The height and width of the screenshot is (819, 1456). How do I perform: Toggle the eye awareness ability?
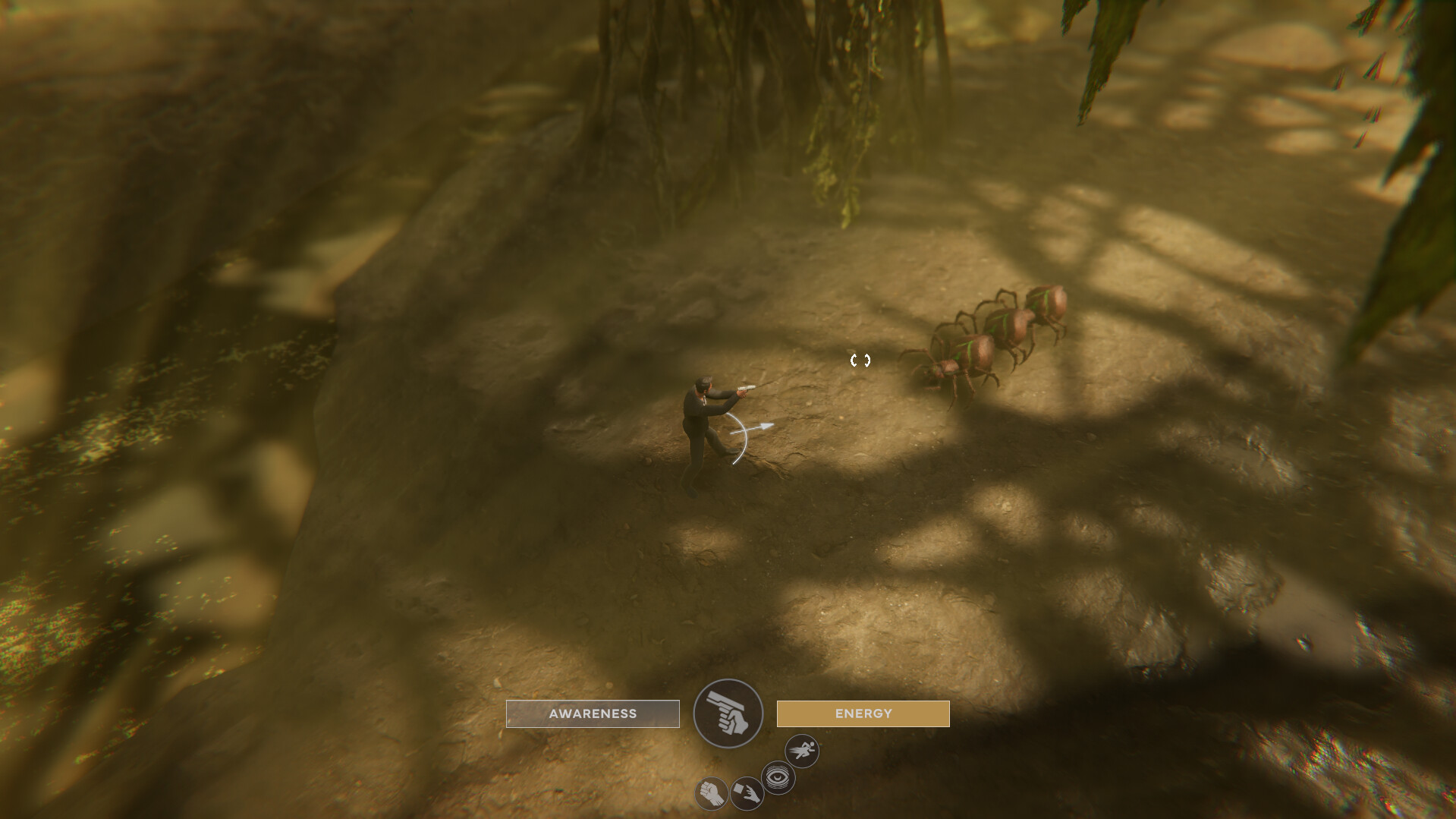click(x=778, y=777)
